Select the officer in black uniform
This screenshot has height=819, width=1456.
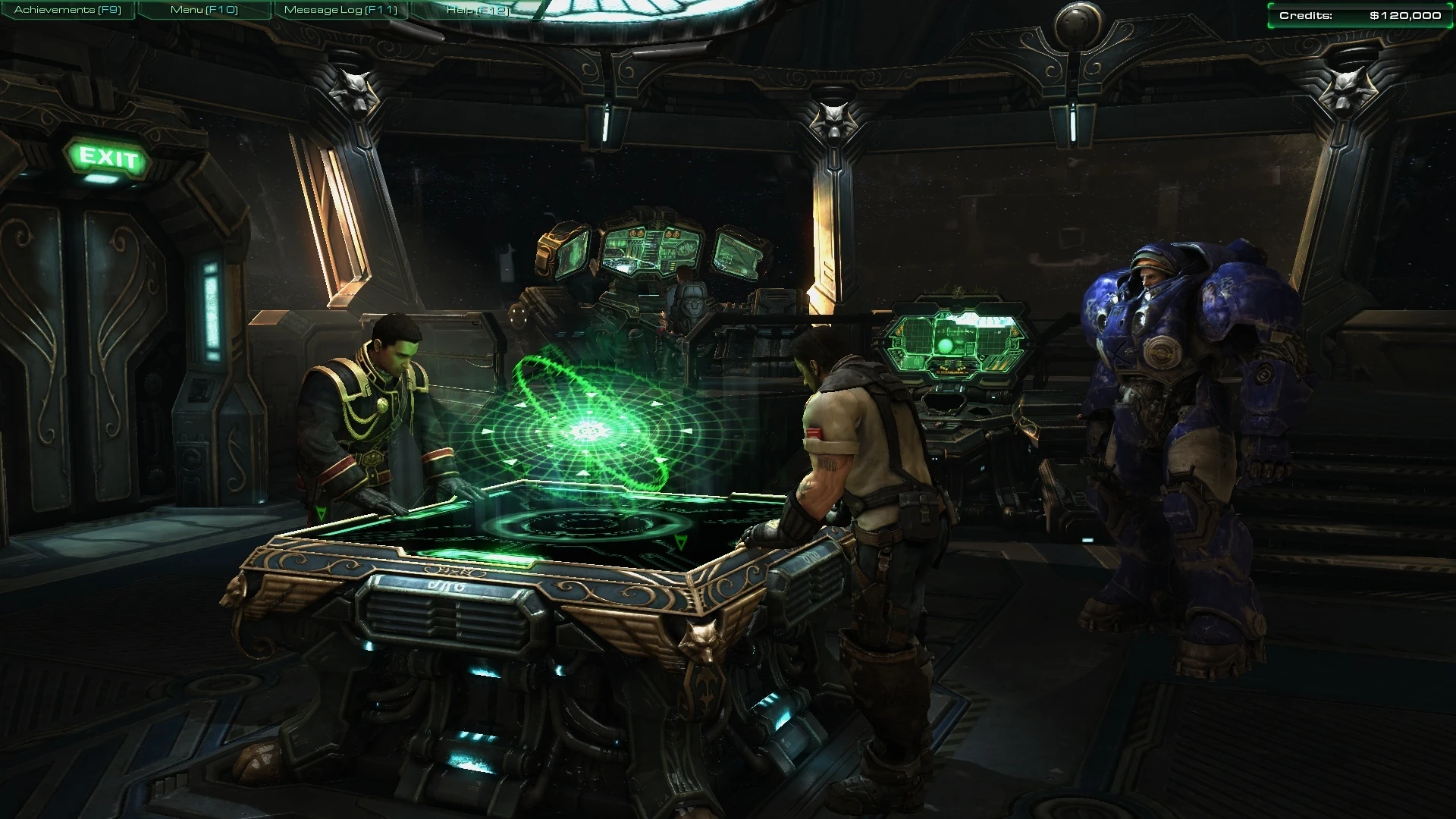[379, 409]
